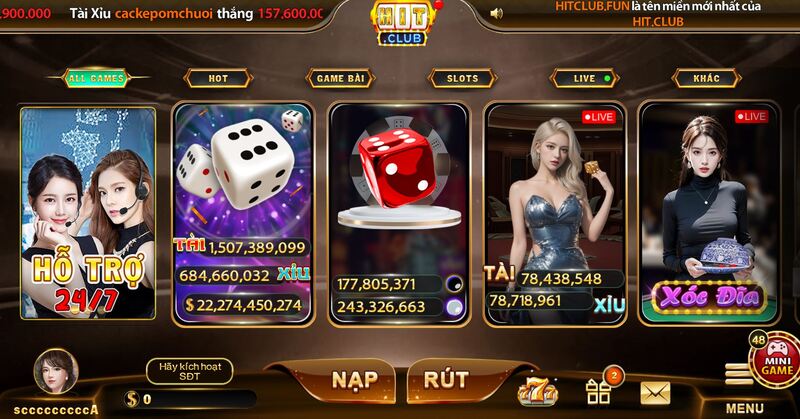Switch to the ALL GAMES tab
The height and width of the screenshot is (419, 800).
[x=96, y=78]
